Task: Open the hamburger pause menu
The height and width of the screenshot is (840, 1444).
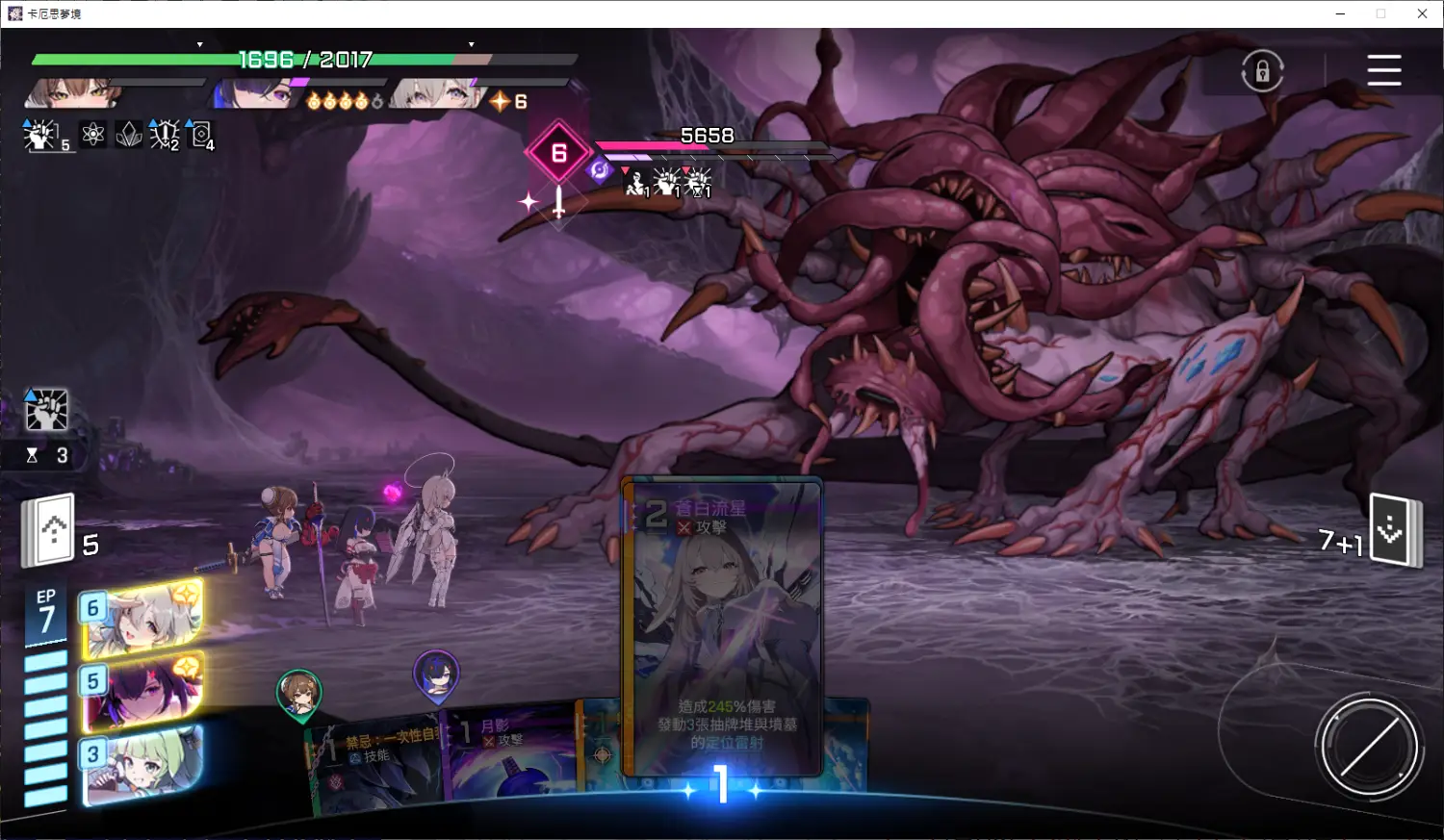Action: click(1383, 70)
